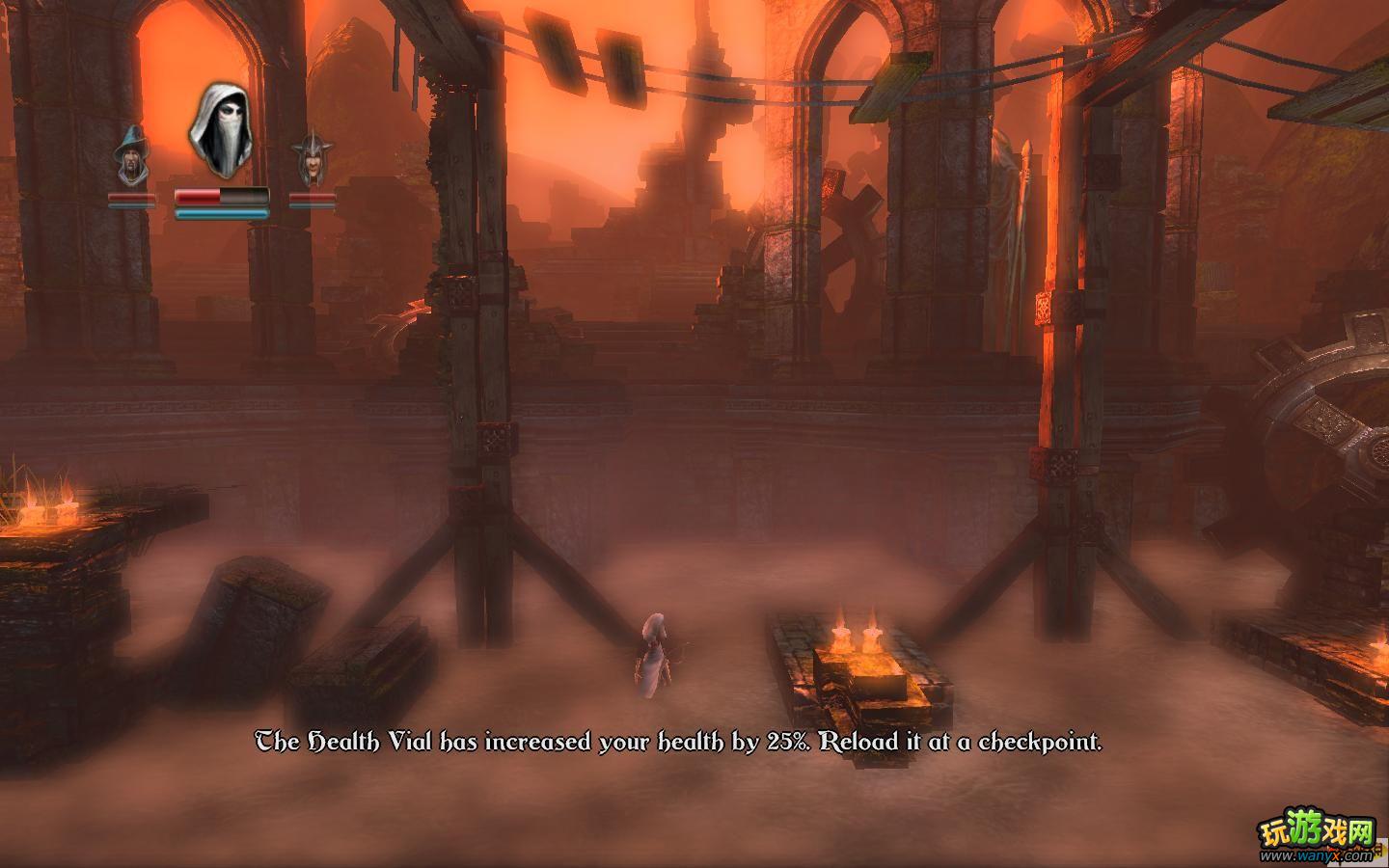Choose the hooded thief portrait
The width and height of the screenshot is (1389, 868).
click(x=221, y=131)
